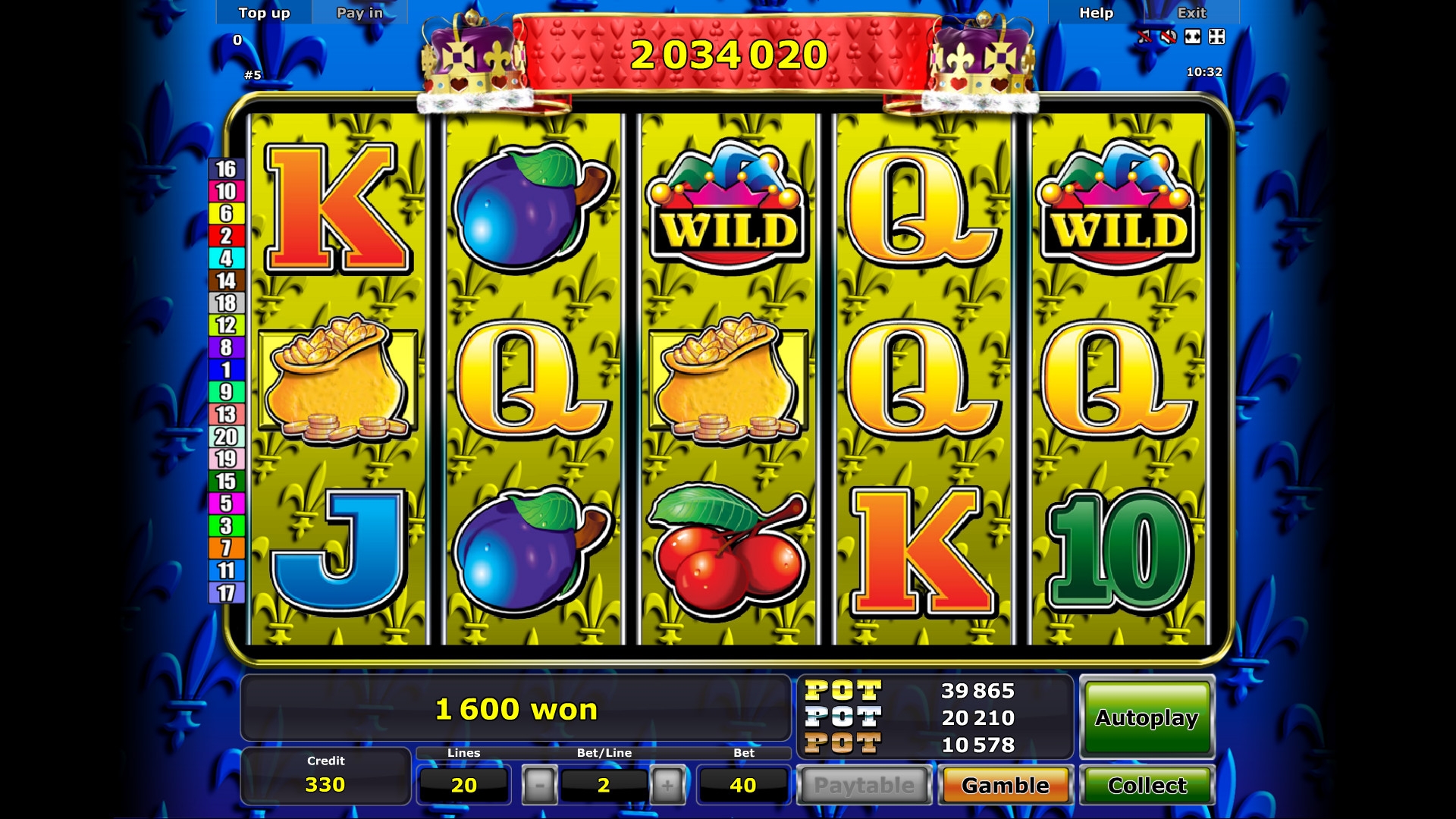Click the Top up button

(x=264, y=13)
